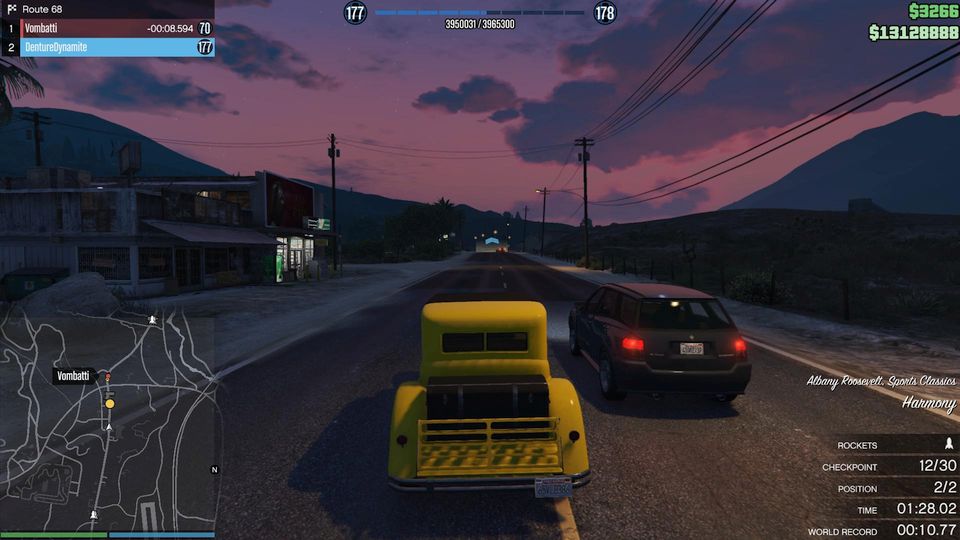Viewport: 960px width, 540px height.
Task: Select DentureDynamite's row in the leaderboard
Action: click(108, 47)
